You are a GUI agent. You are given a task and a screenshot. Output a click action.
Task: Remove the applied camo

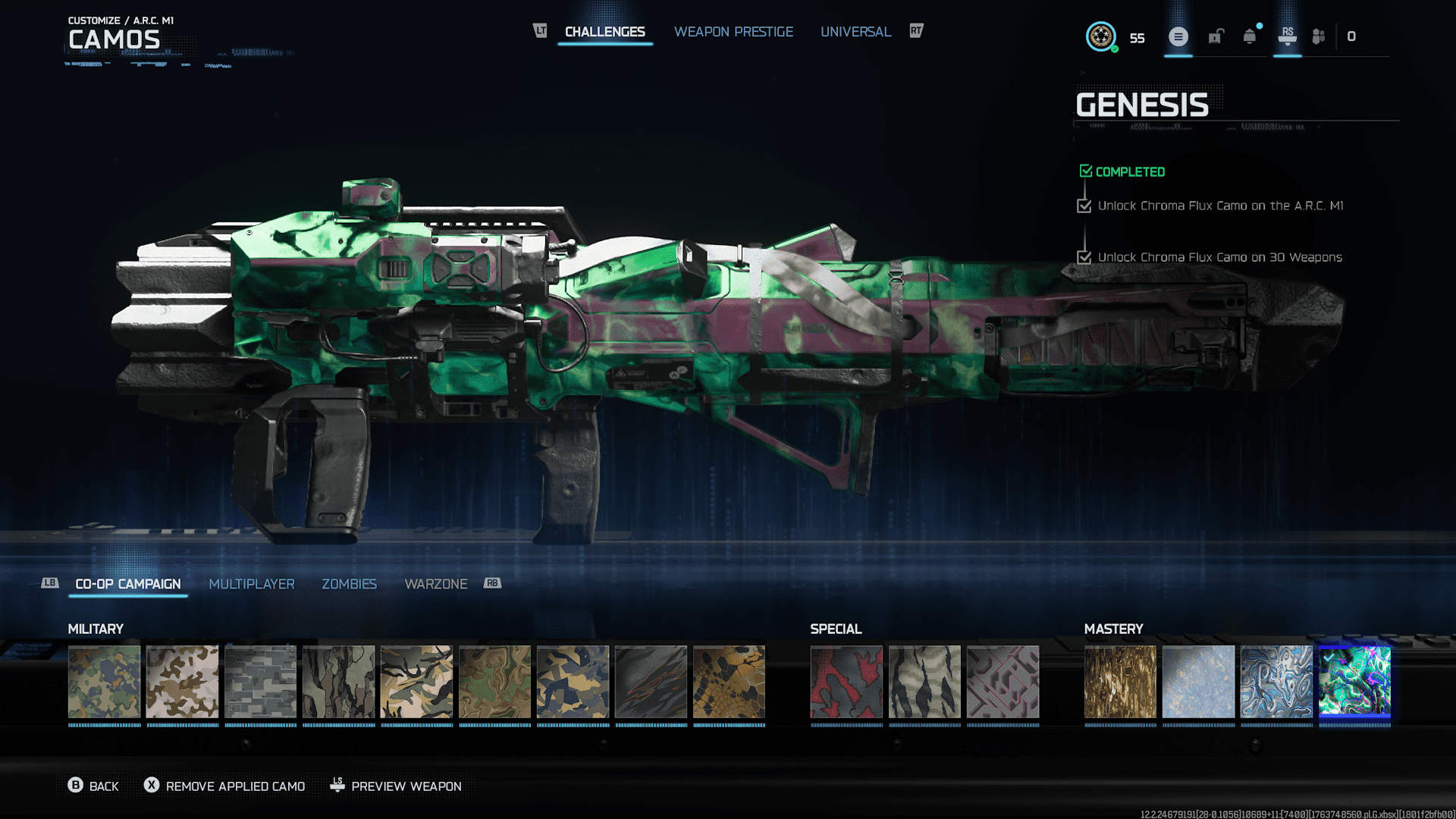(x=225, y=786)
